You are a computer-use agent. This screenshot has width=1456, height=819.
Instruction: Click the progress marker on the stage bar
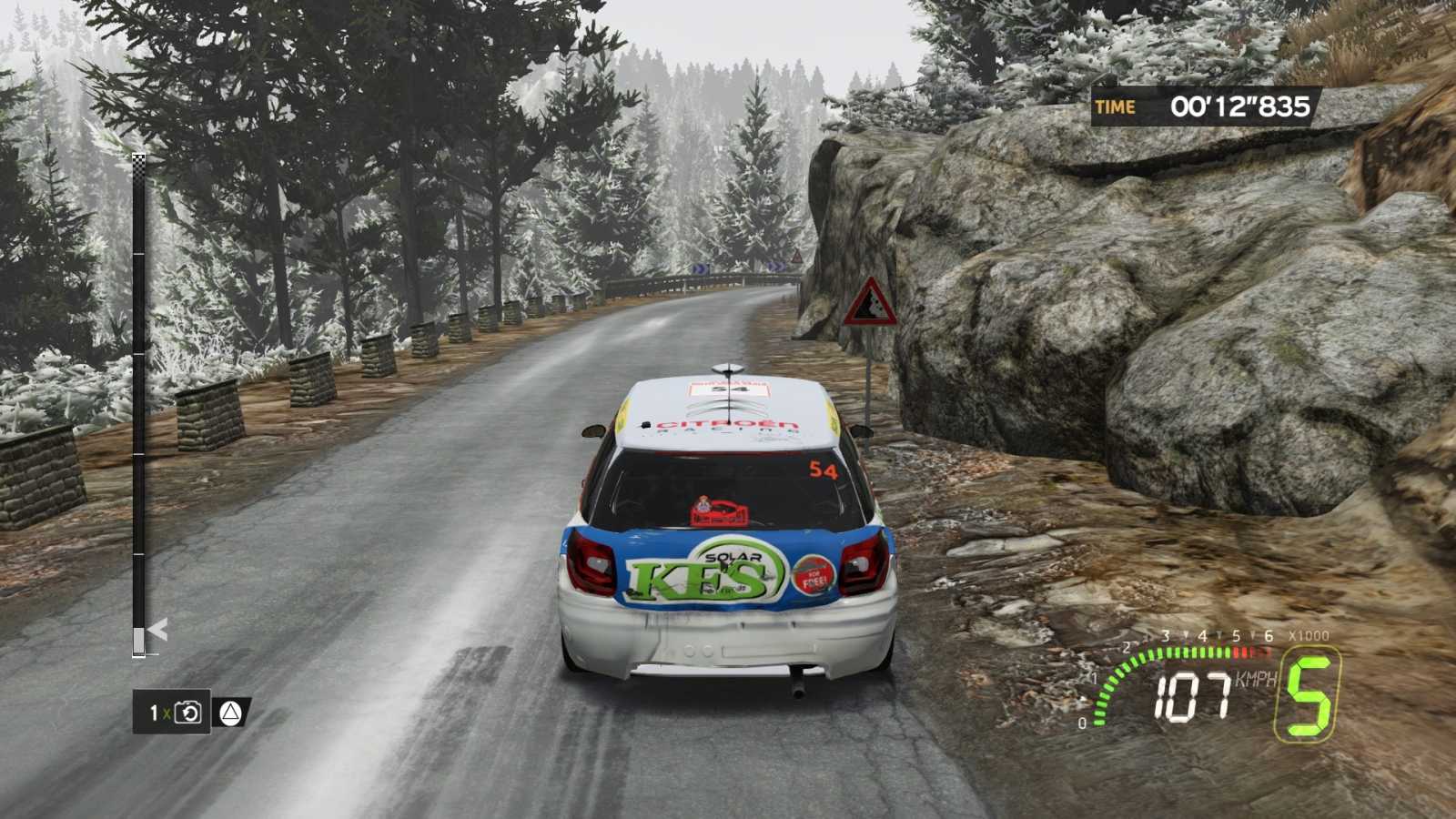(138, 639)
